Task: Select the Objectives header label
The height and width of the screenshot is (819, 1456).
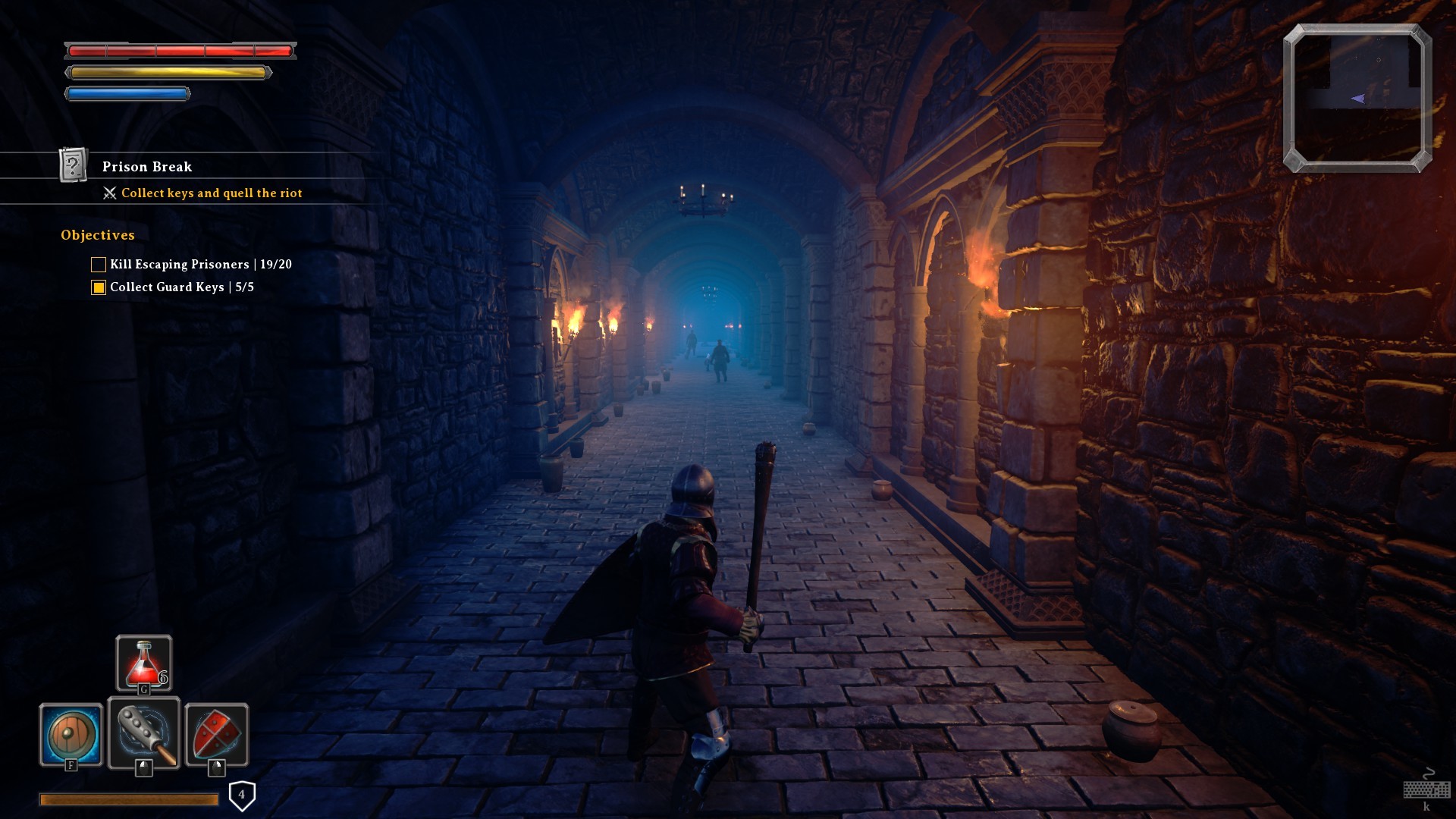Action: tap(97, 235)
